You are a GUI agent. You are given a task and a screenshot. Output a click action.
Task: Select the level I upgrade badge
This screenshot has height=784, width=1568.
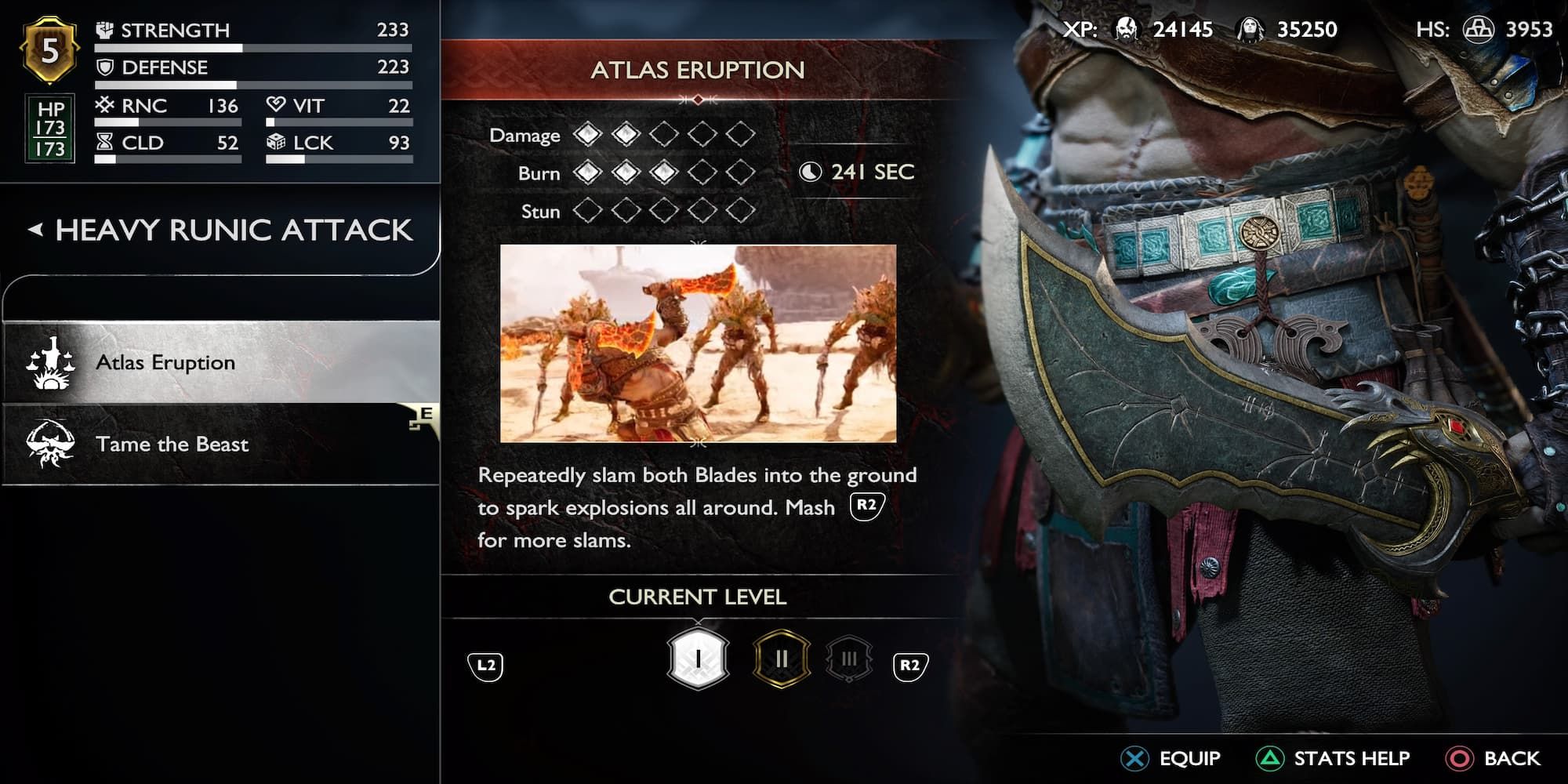click(698, 659)
